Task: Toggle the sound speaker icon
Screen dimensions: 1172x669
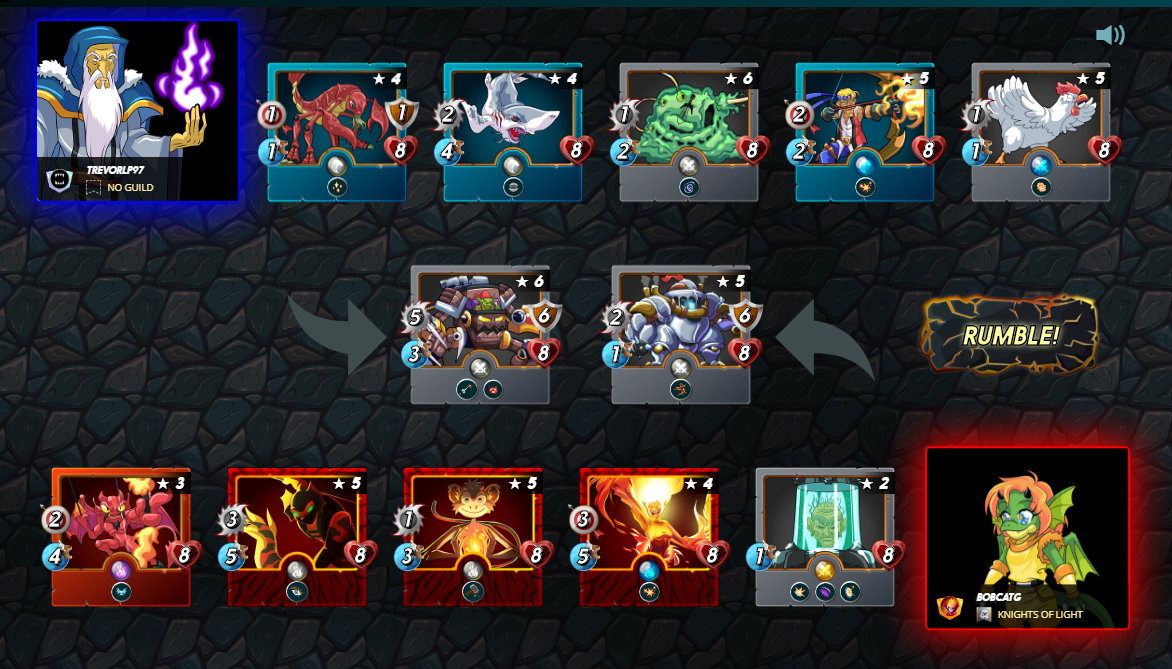Action: pyautogui.click(x=1109, y=36)
